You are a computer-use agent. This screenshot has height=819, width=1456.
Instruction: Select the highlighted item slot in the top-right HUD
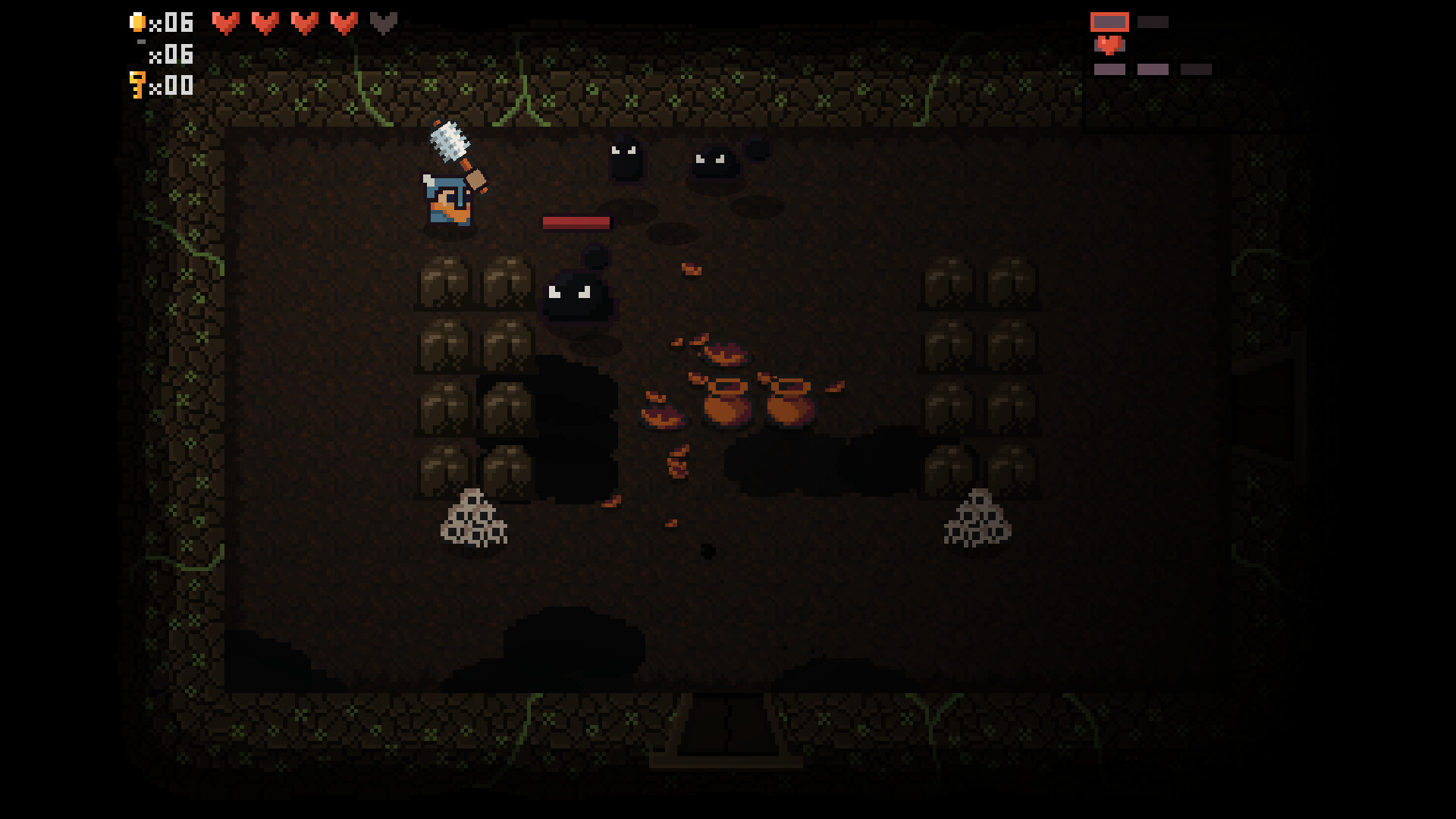(1110, 22)
